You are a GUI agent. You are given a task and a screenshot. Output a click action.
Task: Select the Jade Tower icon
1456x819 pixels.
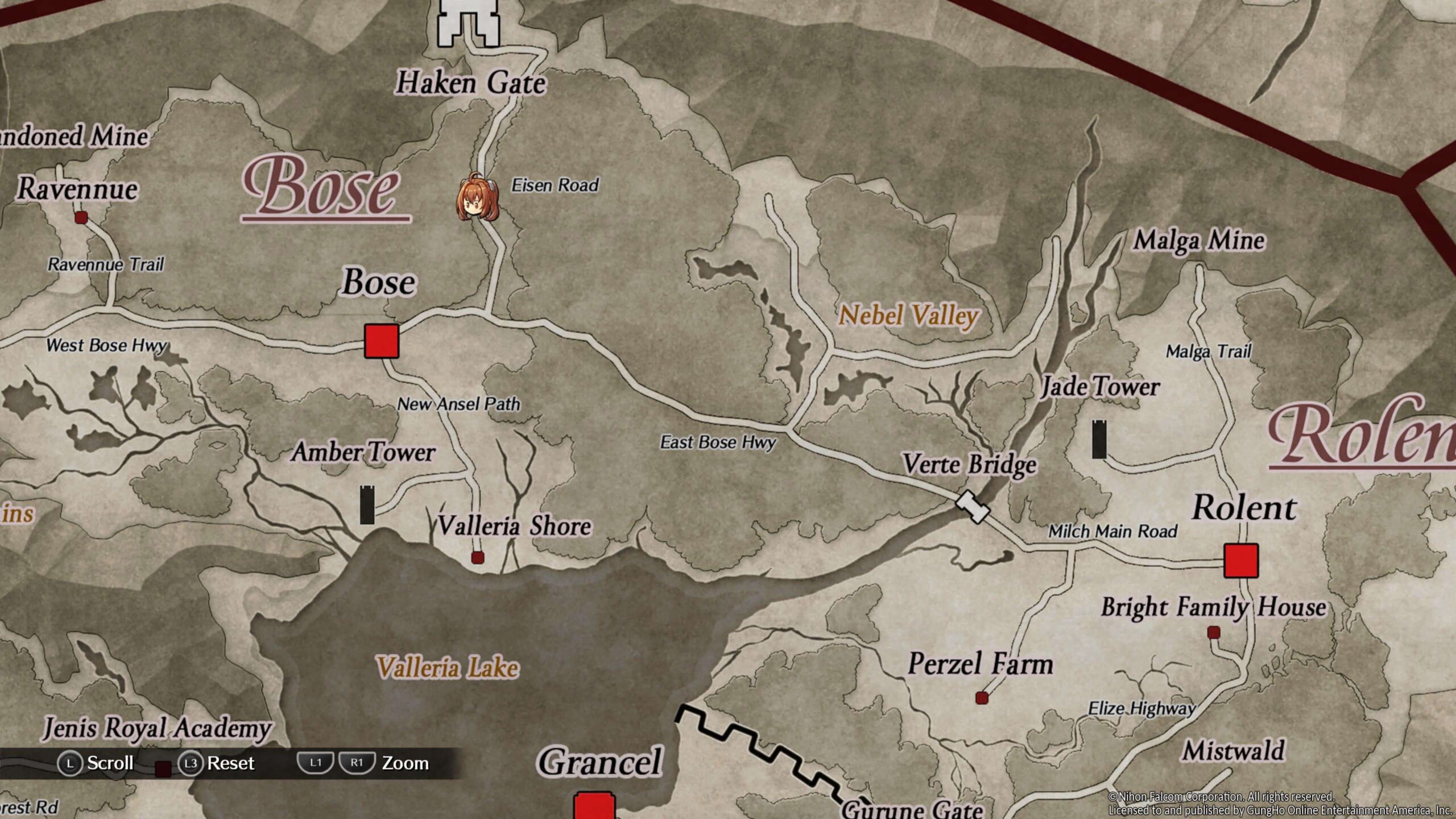click(1099, 439)
